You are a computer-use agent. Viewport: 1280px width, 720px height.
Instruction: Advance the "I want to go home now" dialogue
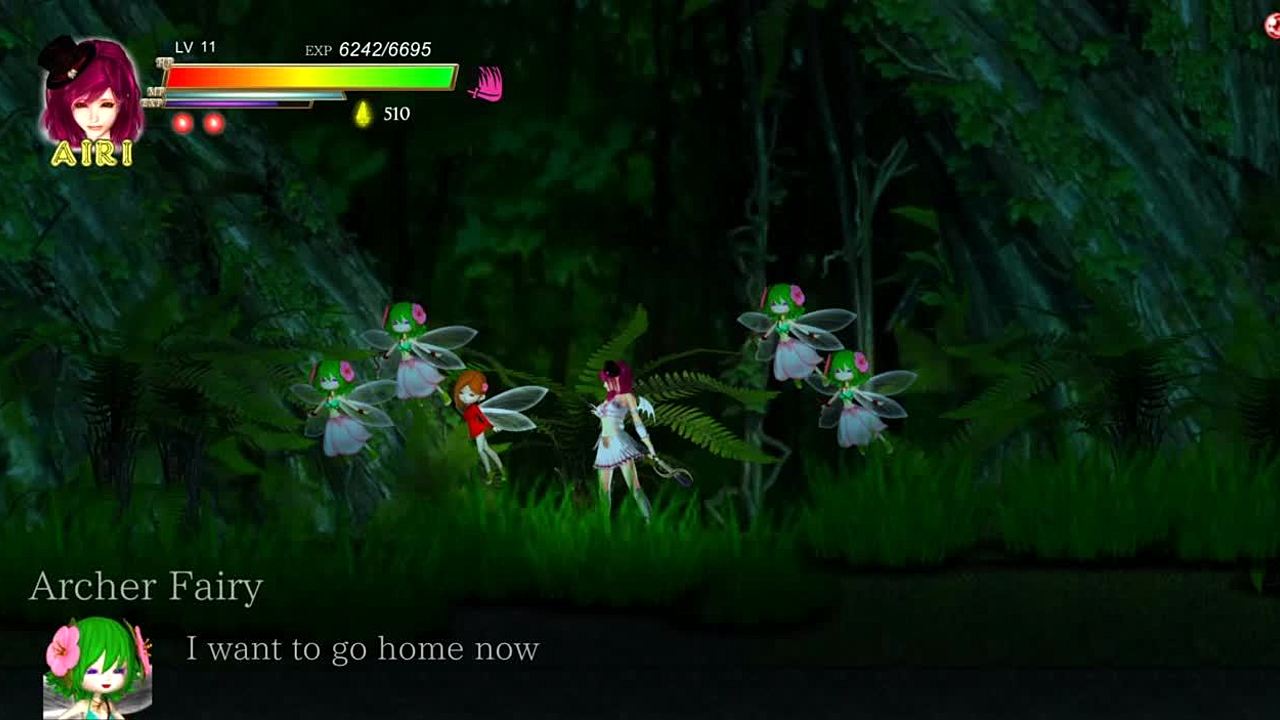(x=362, y=650)
